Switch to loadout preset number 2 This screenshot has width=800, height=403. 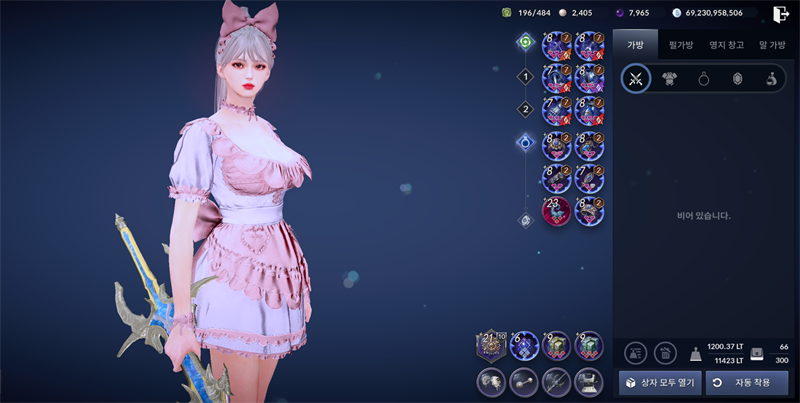[525, 109]
